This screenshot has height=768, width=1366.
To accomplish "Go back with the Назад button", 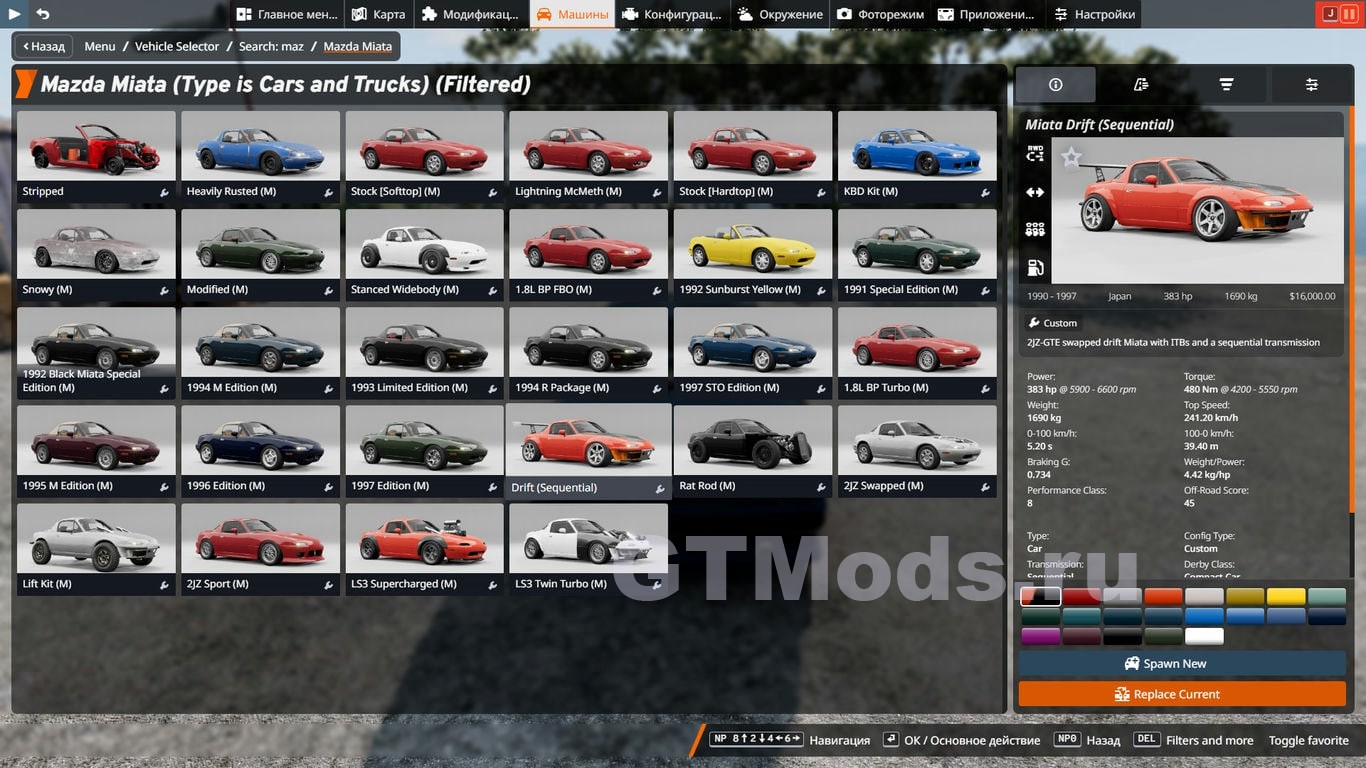I will (x=42, y=46).
